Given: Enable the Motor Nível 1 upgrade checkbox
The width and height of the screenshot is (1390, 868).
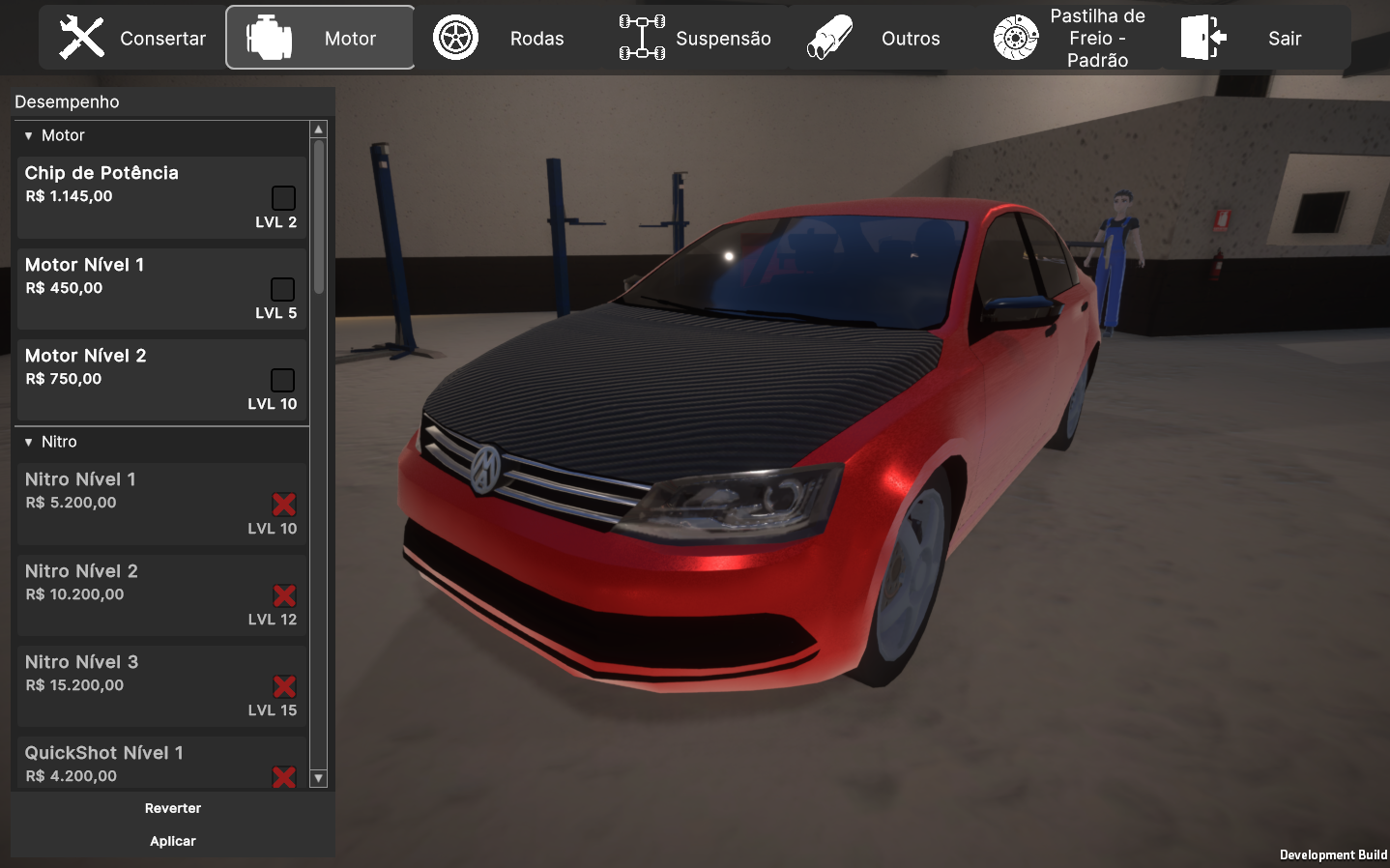Looking at the screenshot, I should (282, 289).
